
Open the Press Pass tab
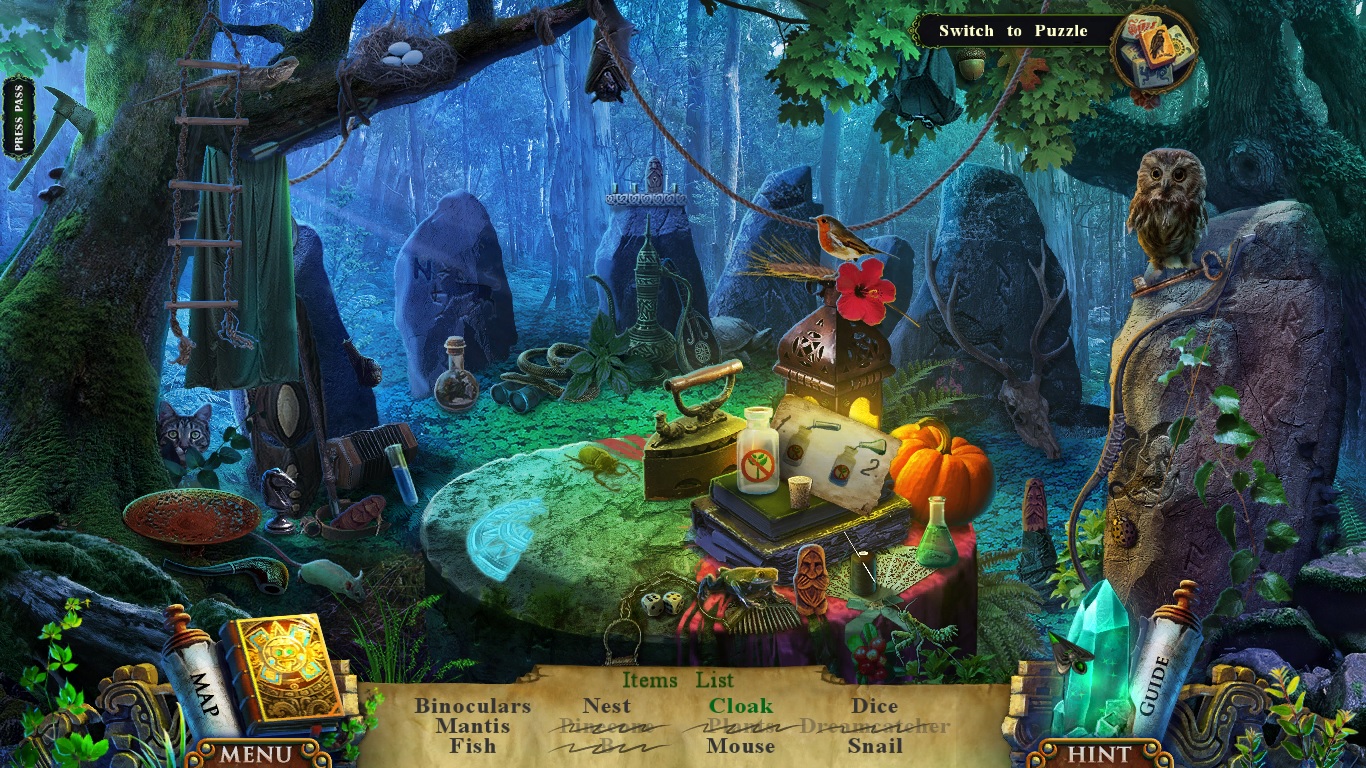click(18, 117)
